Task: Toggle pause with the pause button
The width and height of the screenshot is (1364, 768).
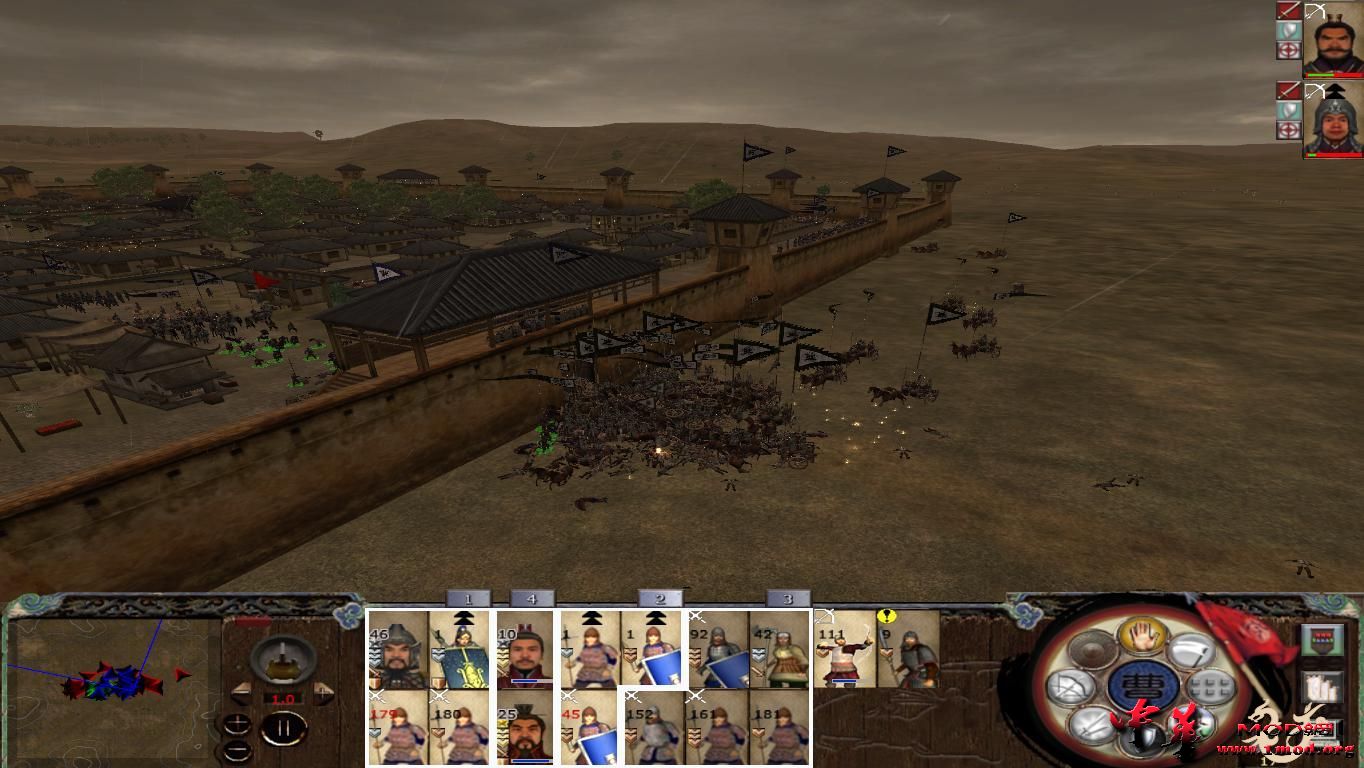Action: (284, 726)
